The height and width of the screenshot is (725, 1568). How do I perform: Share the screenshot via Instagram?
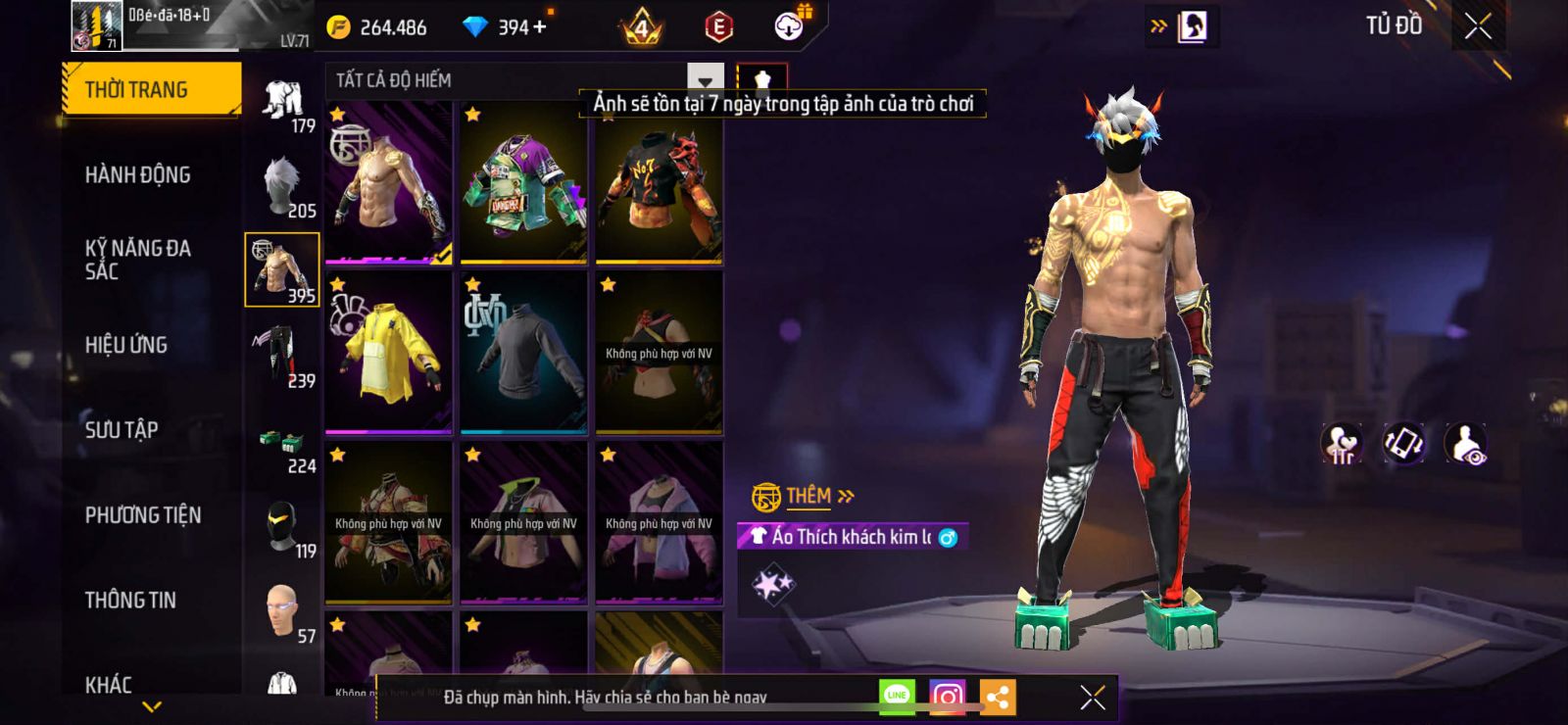click(947, 697)
